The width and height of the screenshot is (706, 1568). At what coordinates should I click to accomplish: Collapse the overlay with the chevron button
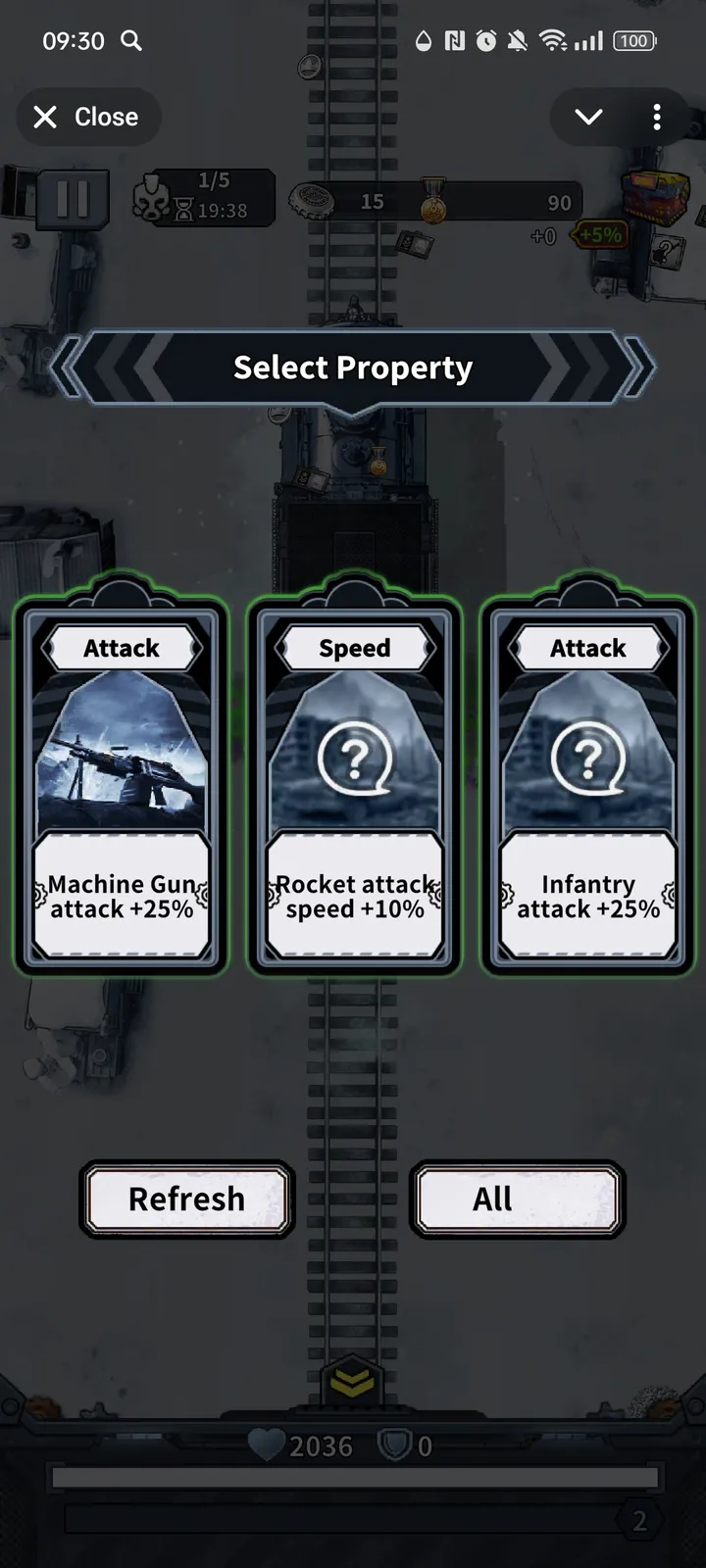click(588, 118)
